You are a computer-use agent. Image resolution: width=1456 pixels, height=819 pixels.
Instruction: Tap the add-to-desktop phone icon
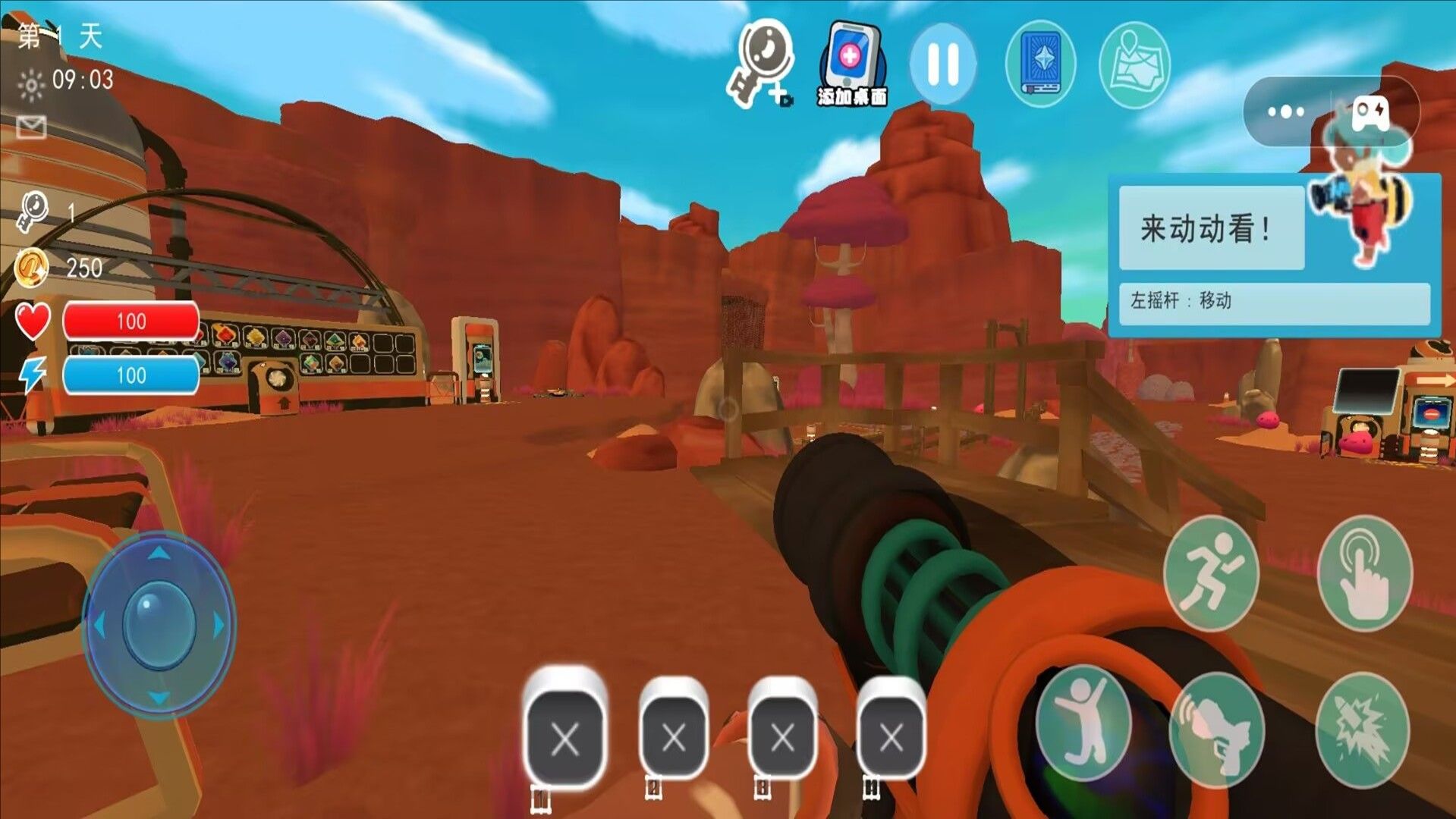[852, 64]
